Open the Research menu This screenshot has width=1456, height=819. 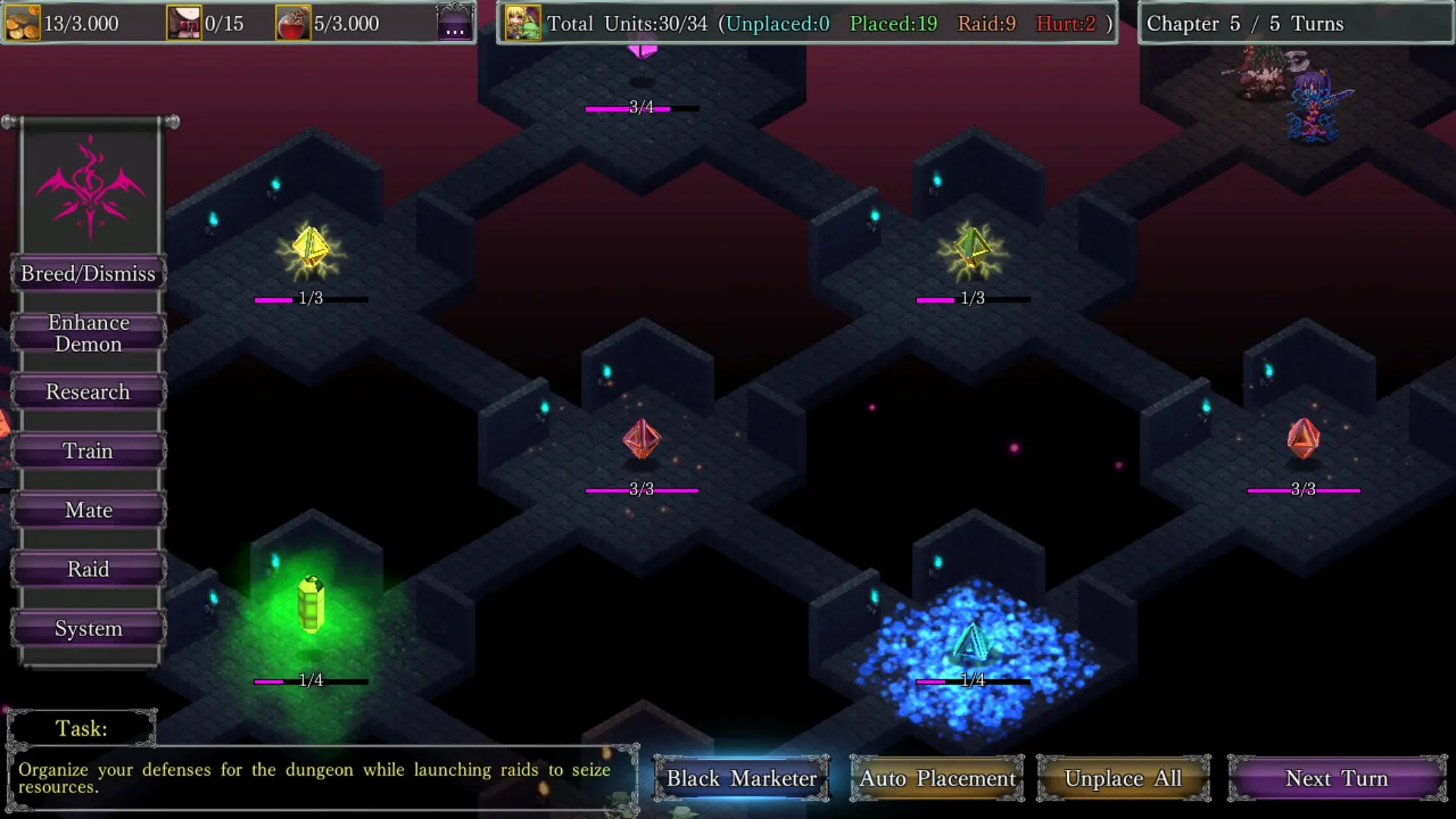tap(88, 392)
